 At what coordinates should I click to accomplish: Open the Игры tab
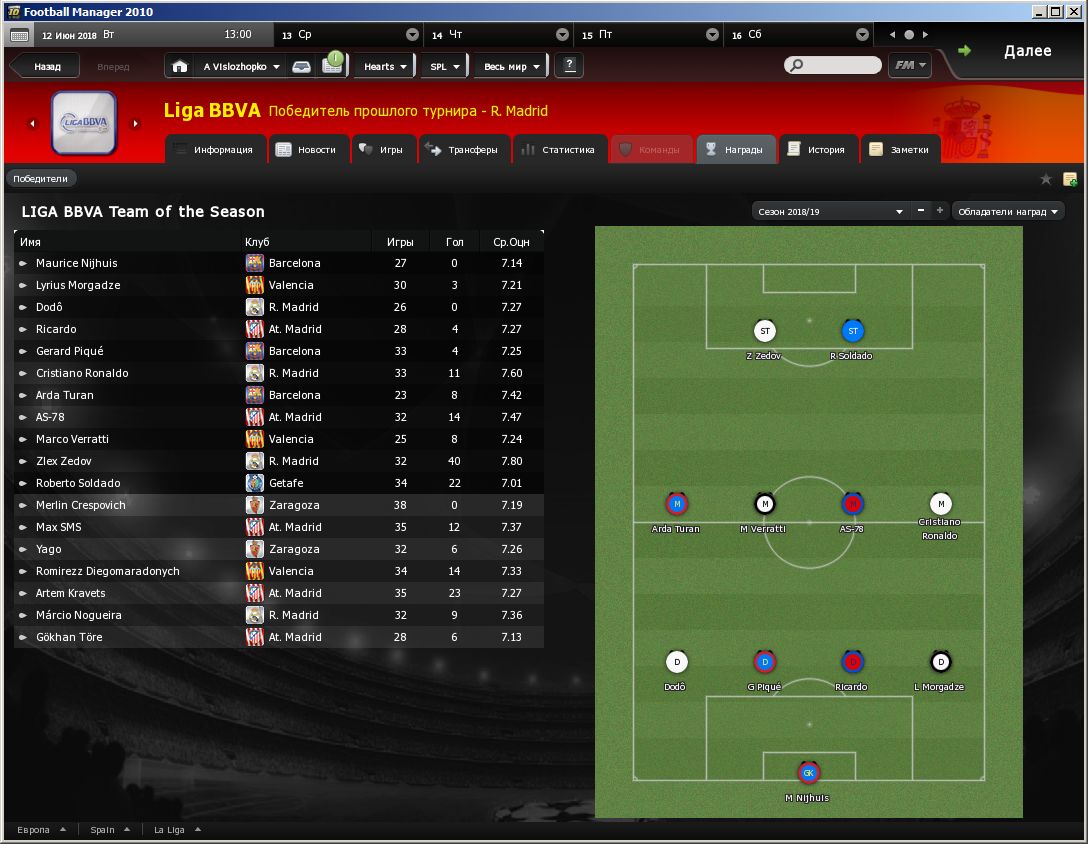(382, 150)
